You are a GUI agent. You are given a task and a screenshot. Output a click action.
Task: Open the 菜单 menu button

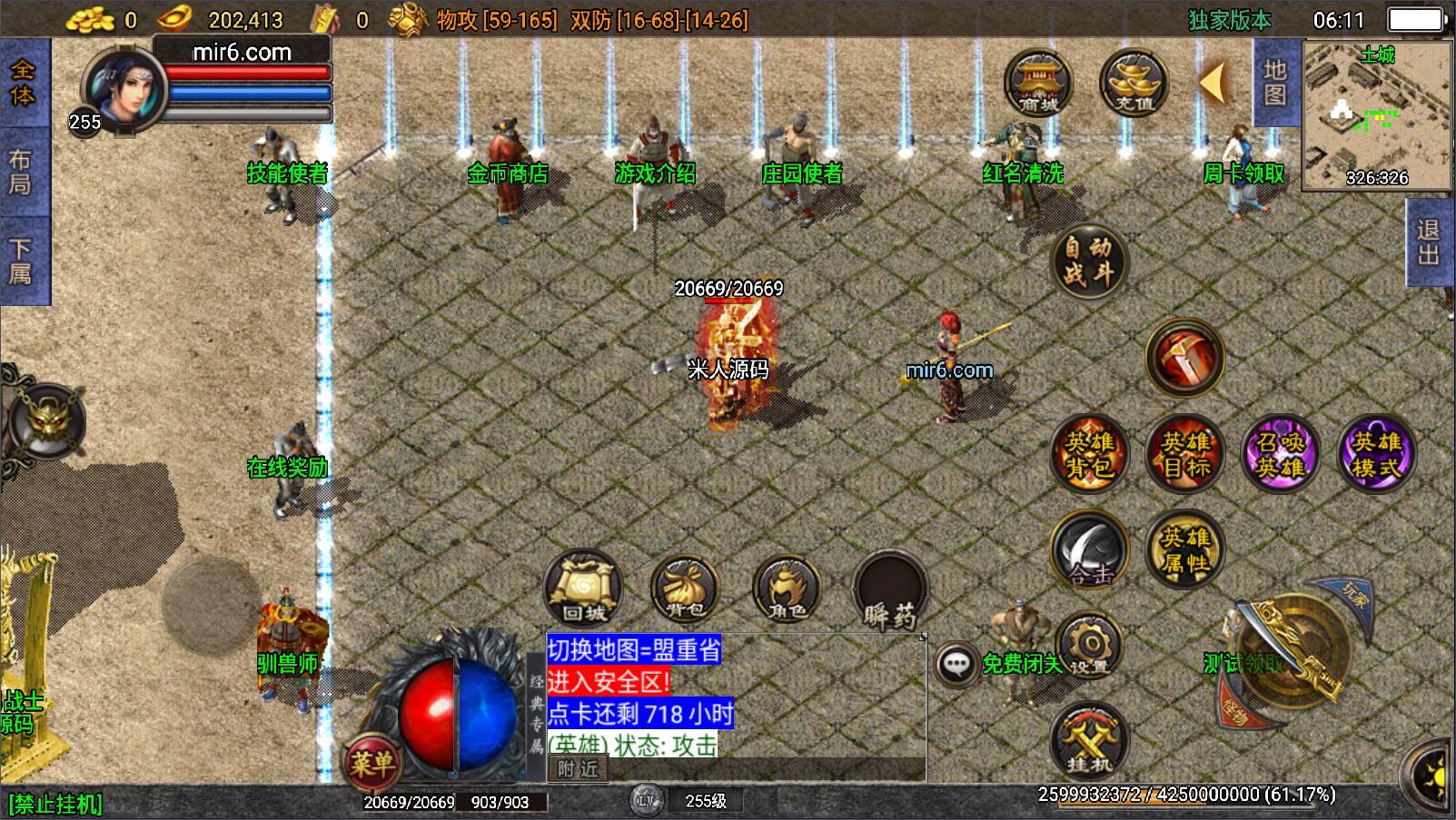[371, 762]
